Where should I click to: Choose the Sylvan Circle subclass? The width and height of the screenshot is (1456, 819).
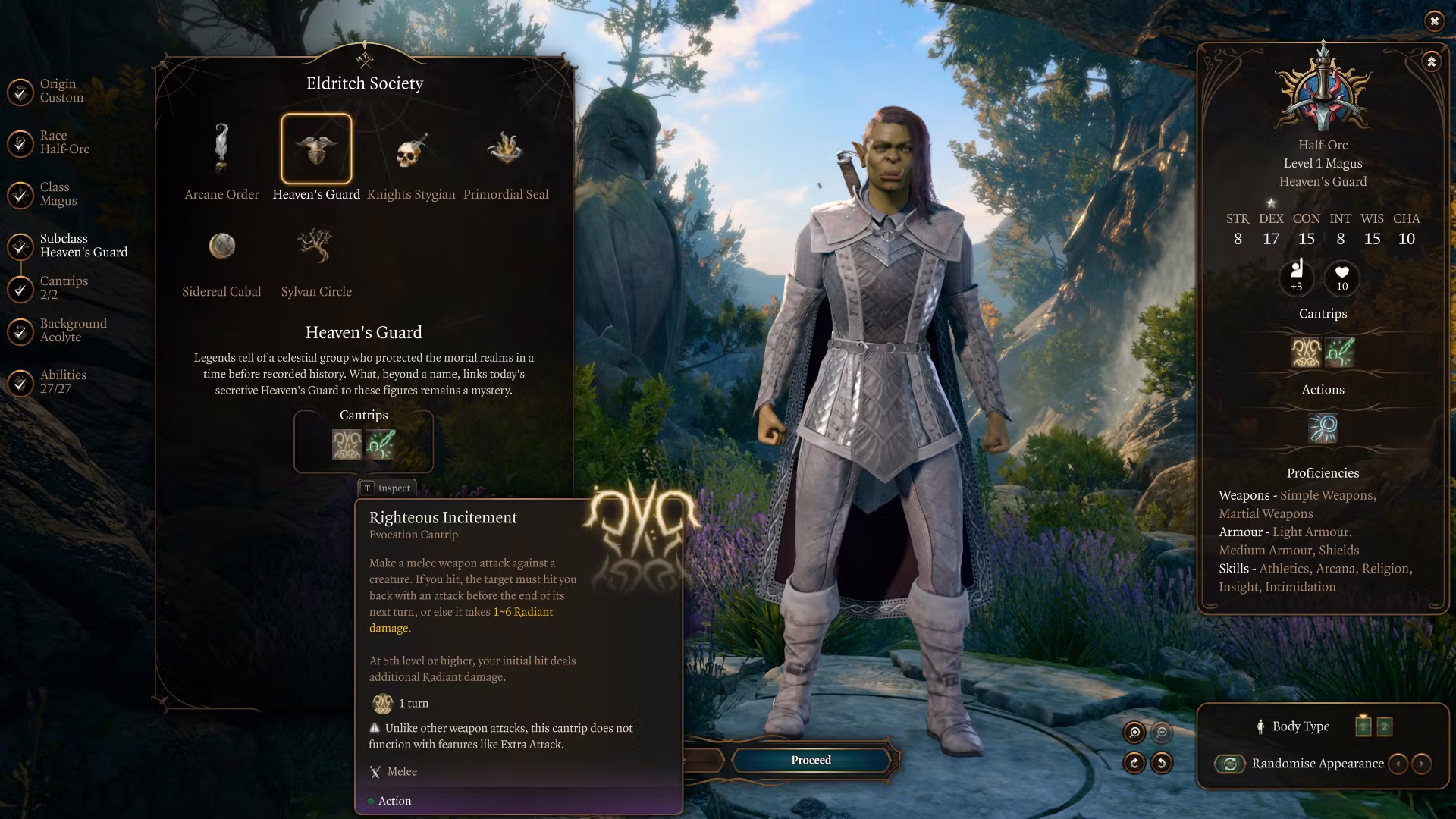(315, 246)
